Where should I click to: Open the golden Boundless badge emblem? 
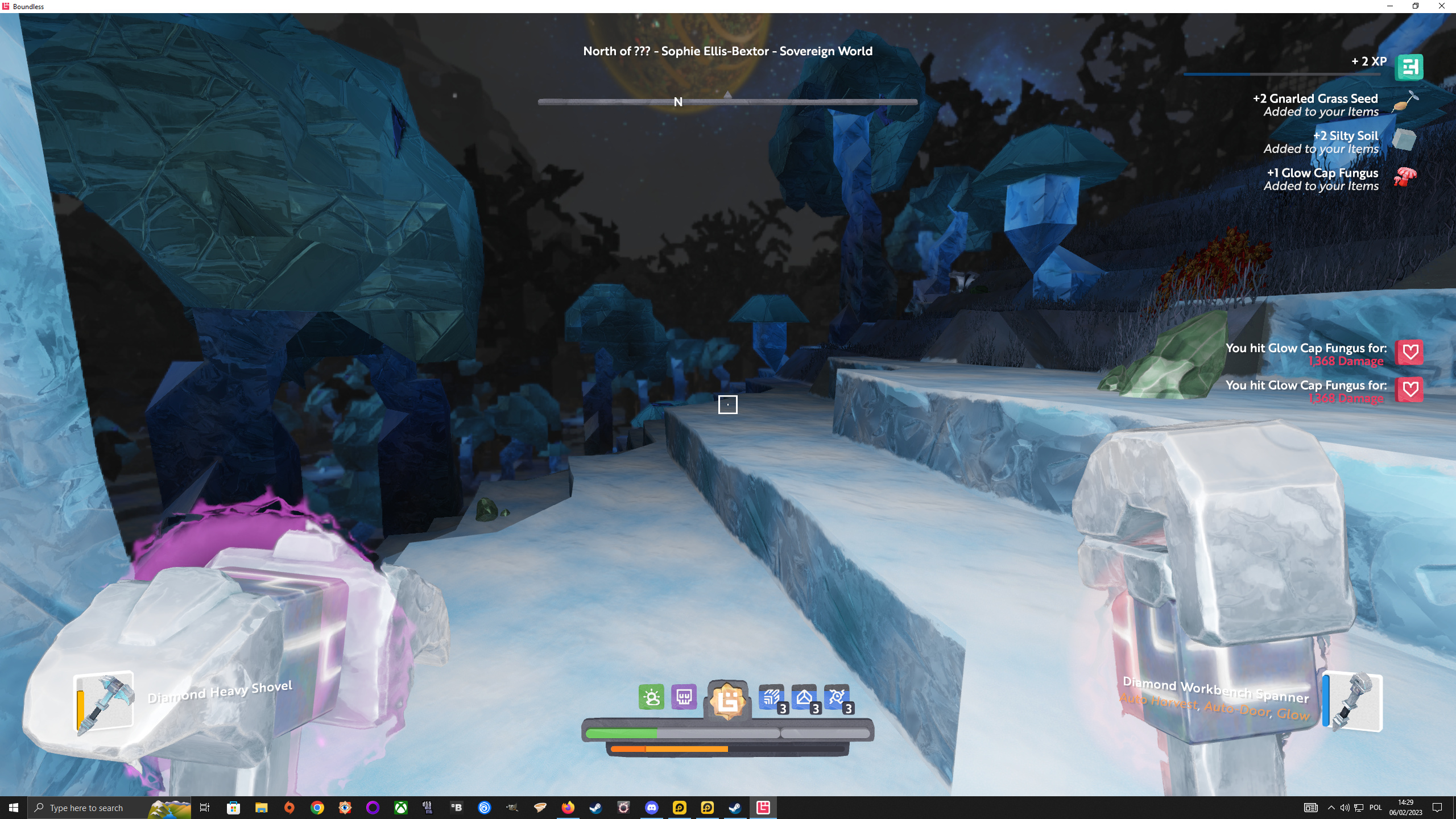point(727,700)
